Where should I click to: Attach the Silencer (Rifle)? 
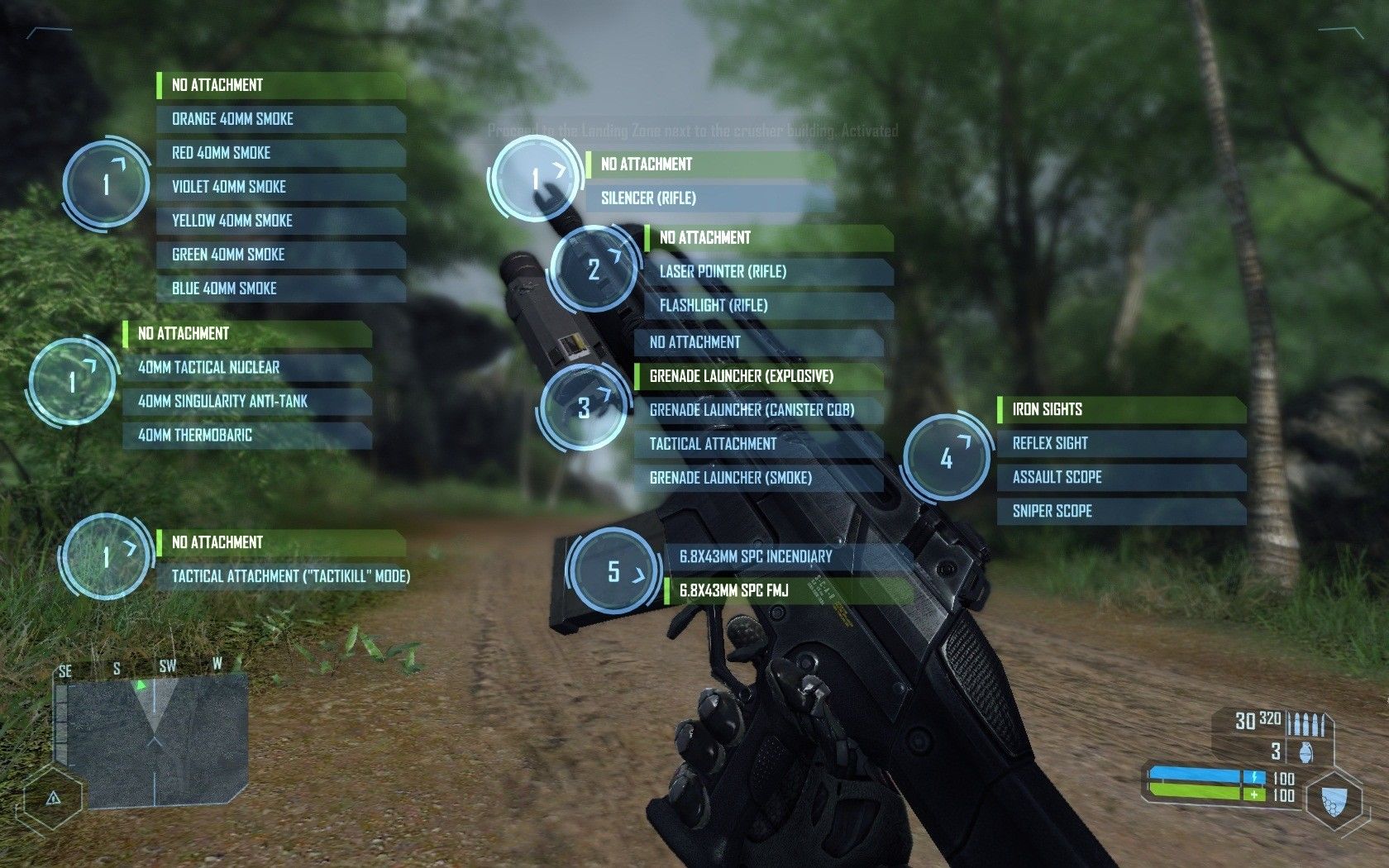(x=709, y=198)
